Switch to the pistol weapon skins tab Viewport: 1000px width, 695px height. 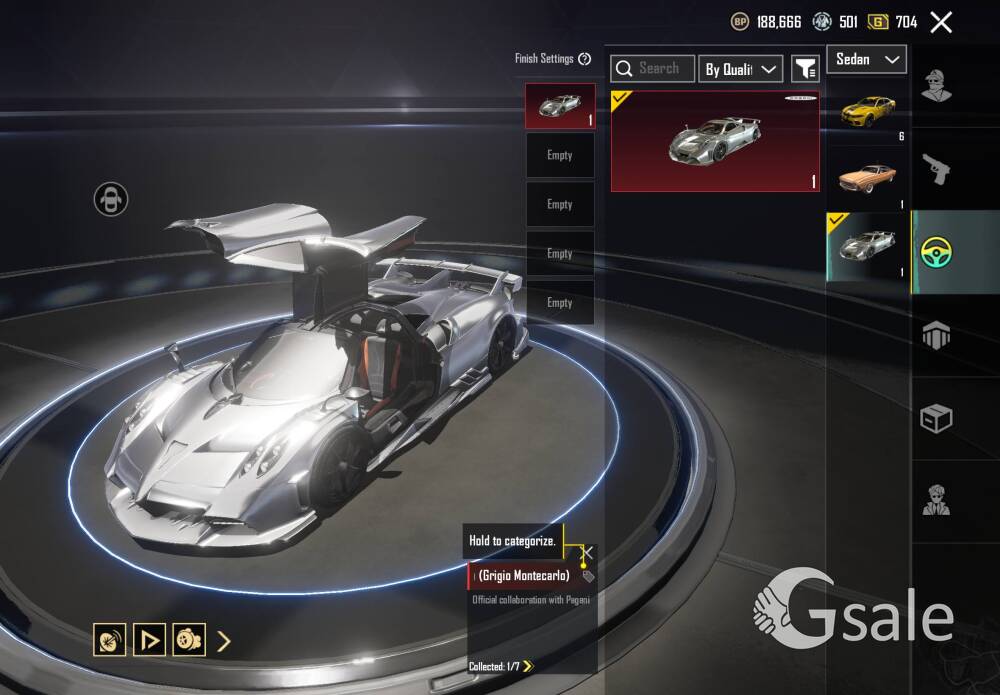pos(936,169)
